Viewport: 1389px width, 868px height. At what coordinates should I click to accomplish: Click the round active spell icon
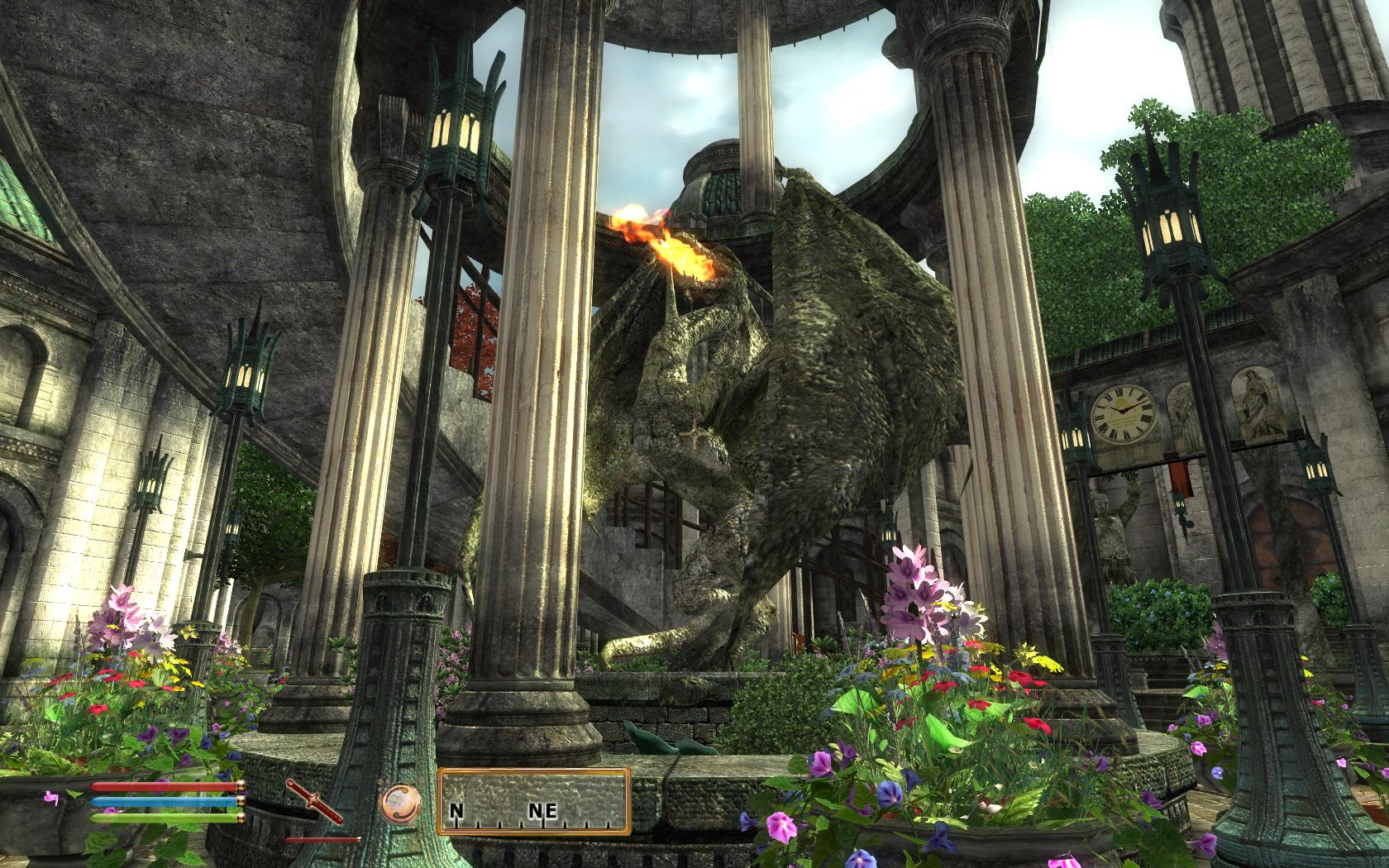400,802
